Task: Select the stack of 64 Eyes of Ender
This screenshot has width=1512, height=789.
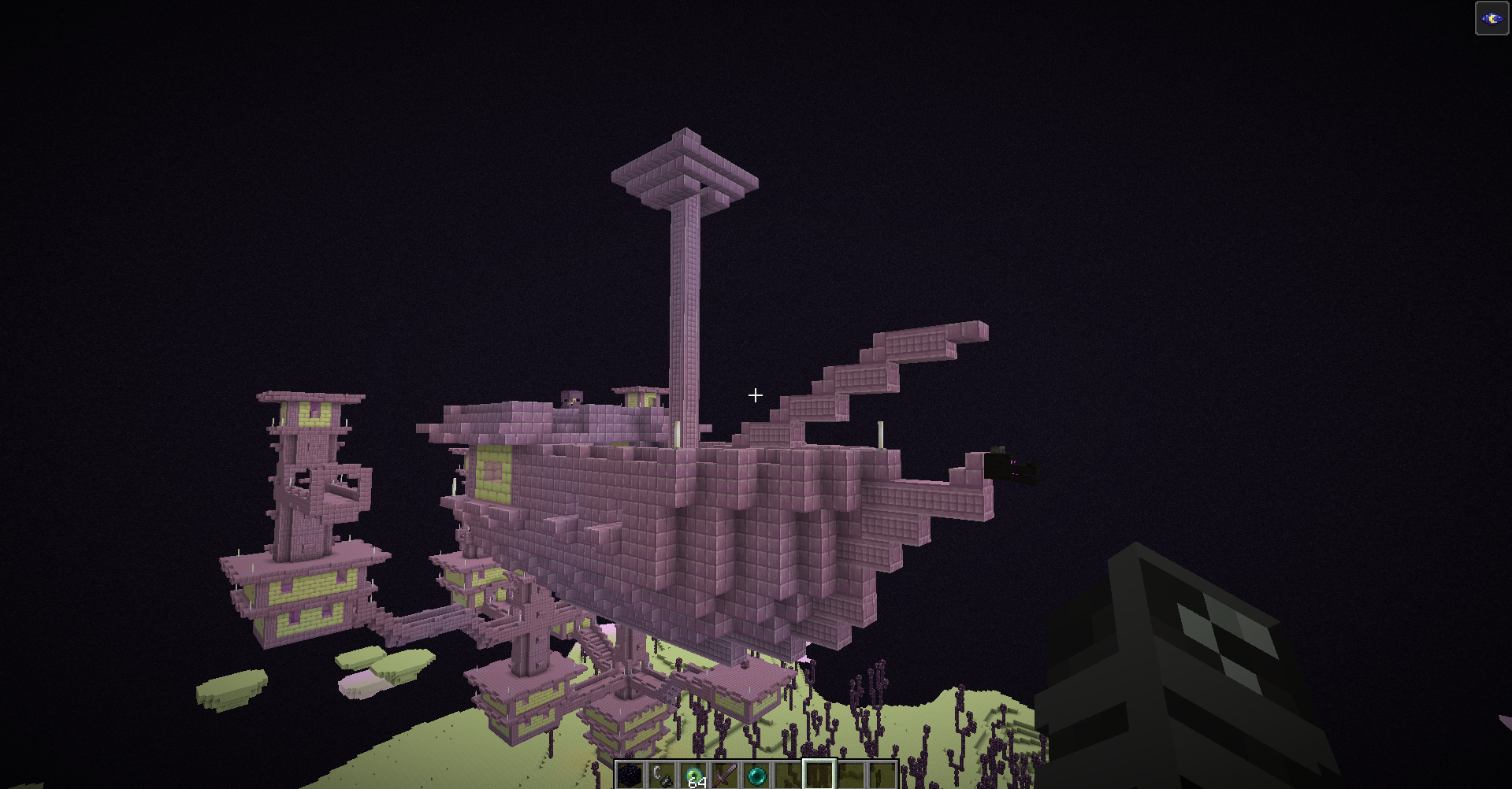Action: click(x=693, y=775)
